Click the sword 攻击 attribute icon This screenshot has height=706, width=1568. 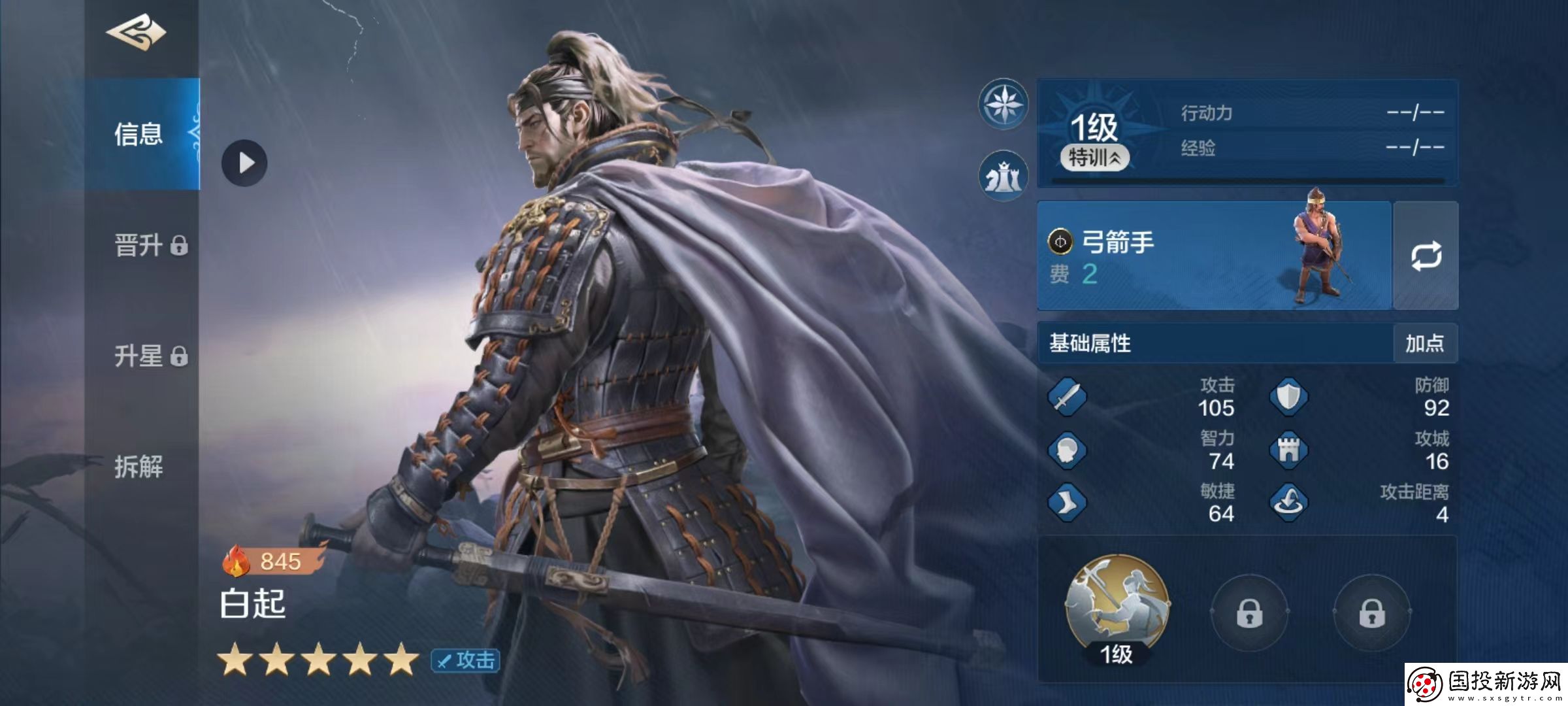tap(1067, 396)
